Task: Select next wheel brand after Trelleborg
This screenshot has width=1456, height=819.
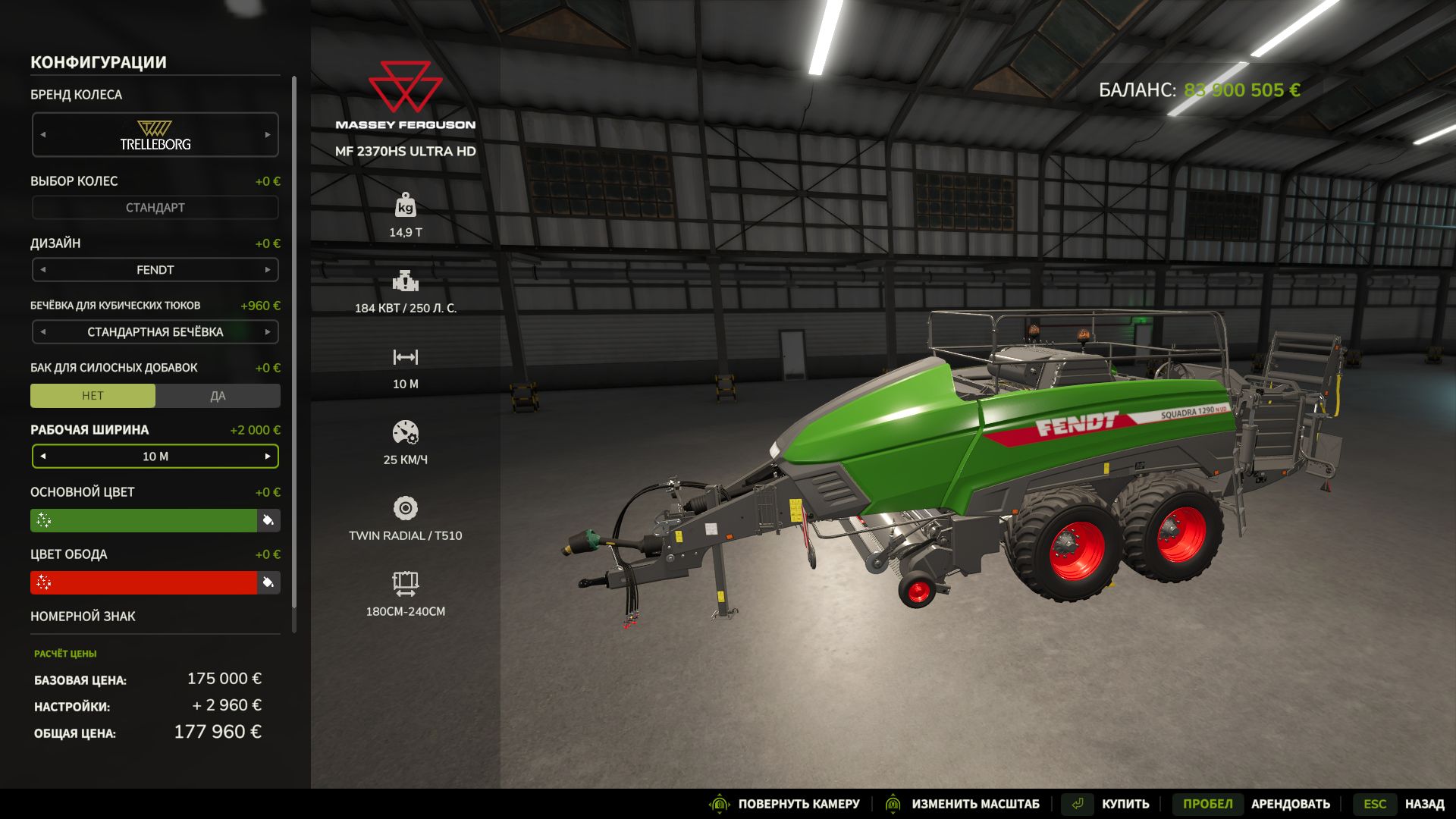Action: point(267,135)
